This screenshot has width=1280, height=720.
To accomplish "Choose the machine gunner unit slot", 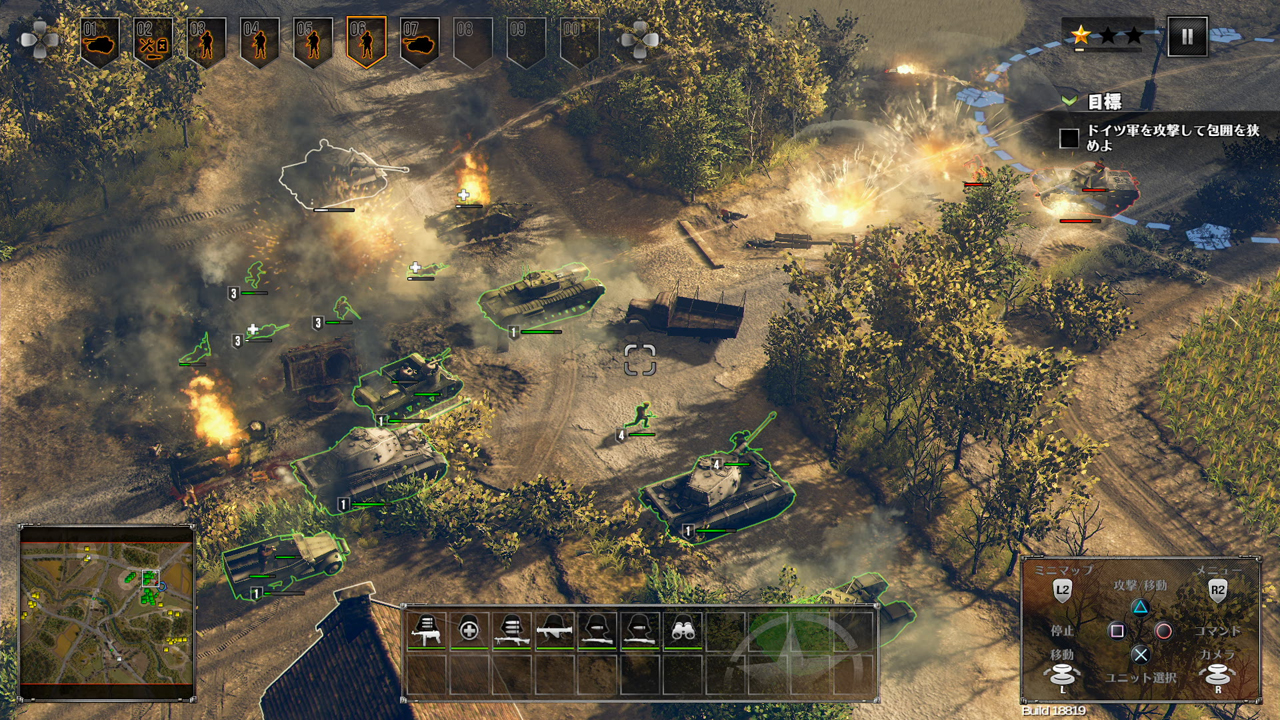I will 512,630.
